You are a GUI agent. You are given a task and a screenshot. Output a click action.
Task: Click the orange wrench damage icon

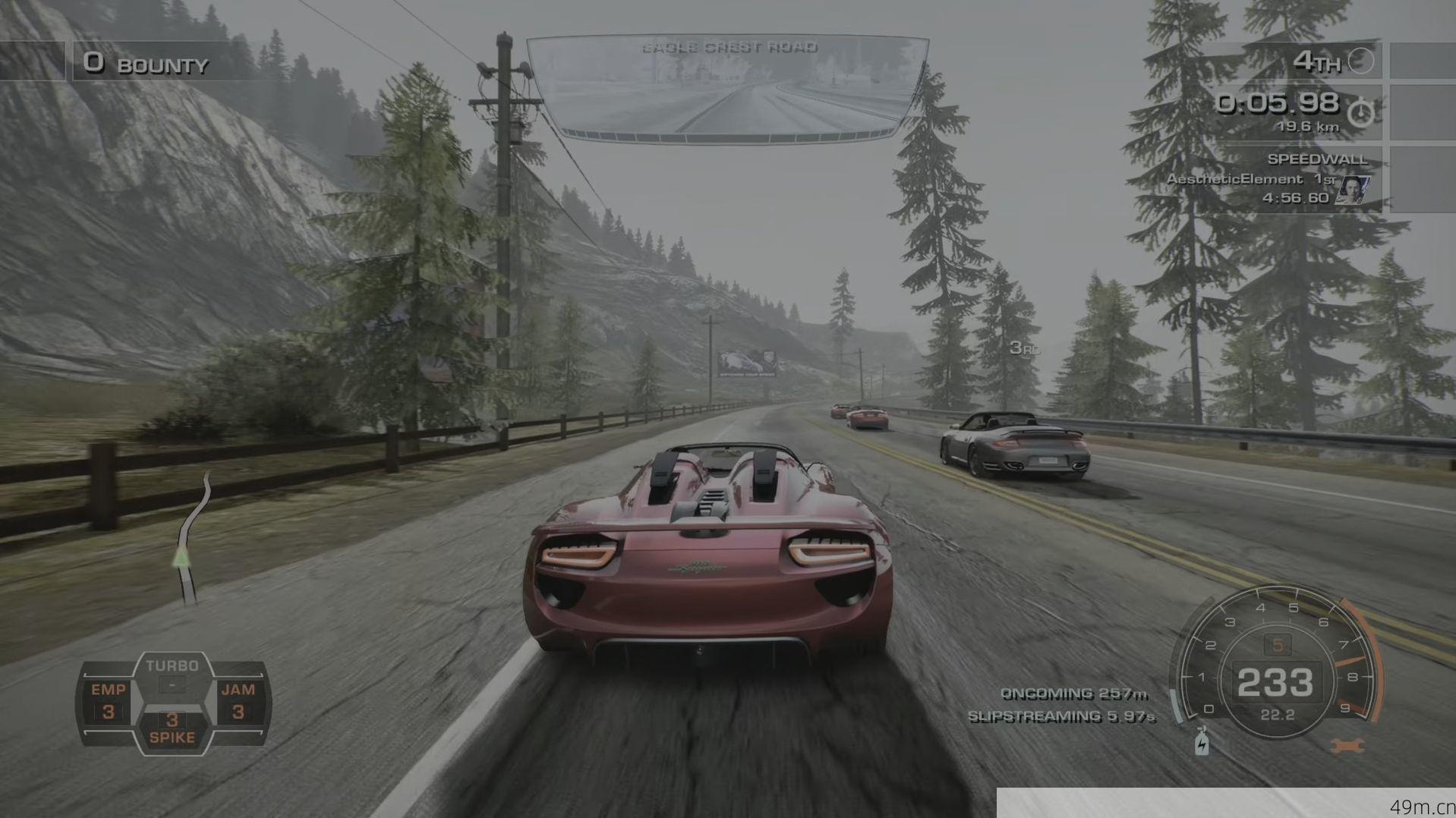click(x=1347, y=747)
